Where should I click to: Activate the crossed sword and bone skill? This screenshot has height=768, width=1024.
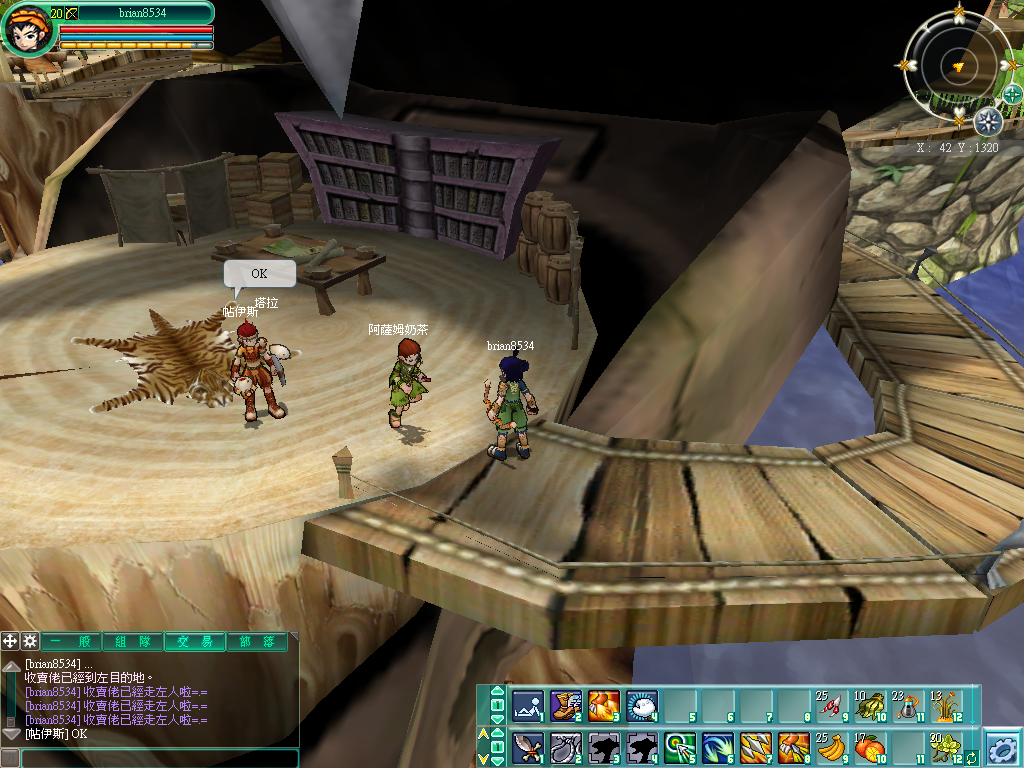click(527, 747)
